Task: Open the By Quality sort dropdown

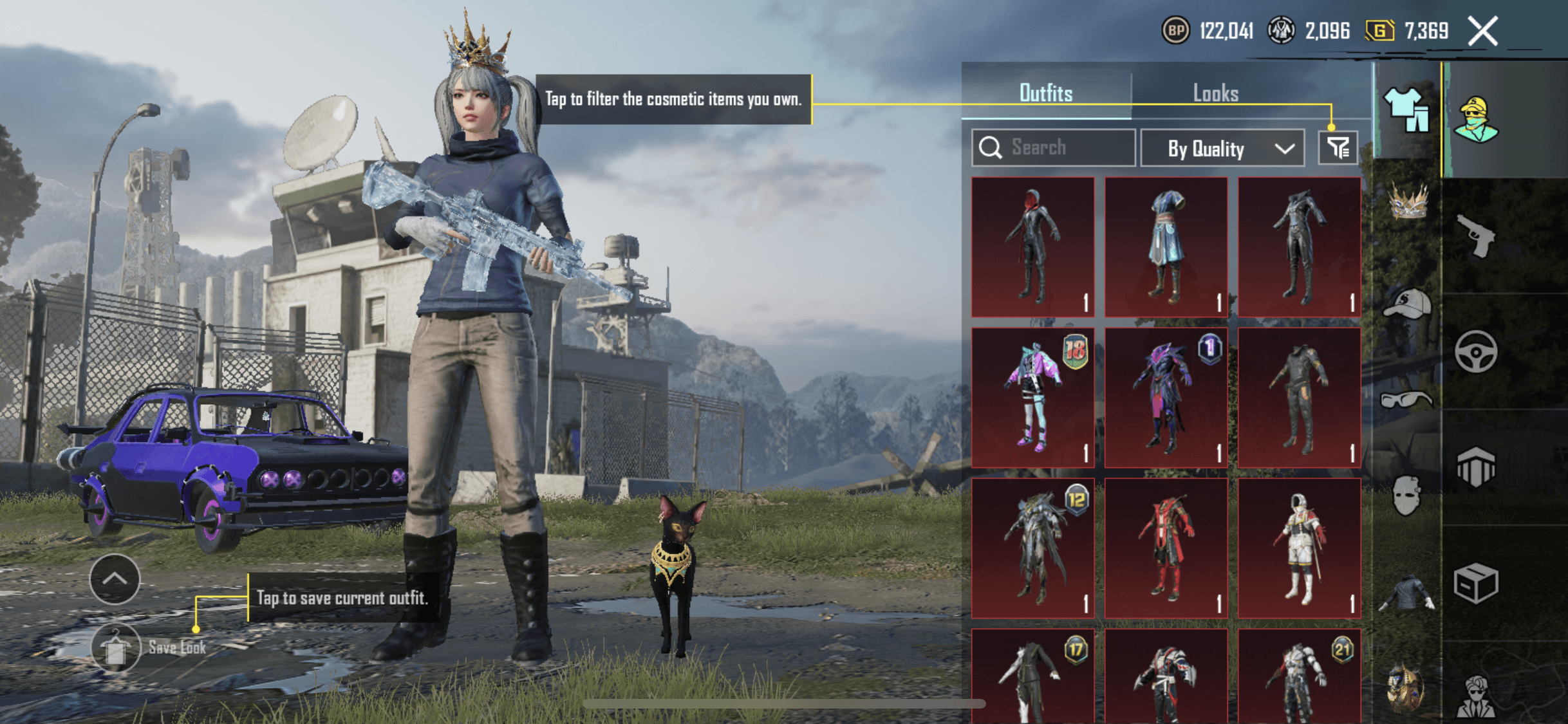Action: click(1222, 149)
